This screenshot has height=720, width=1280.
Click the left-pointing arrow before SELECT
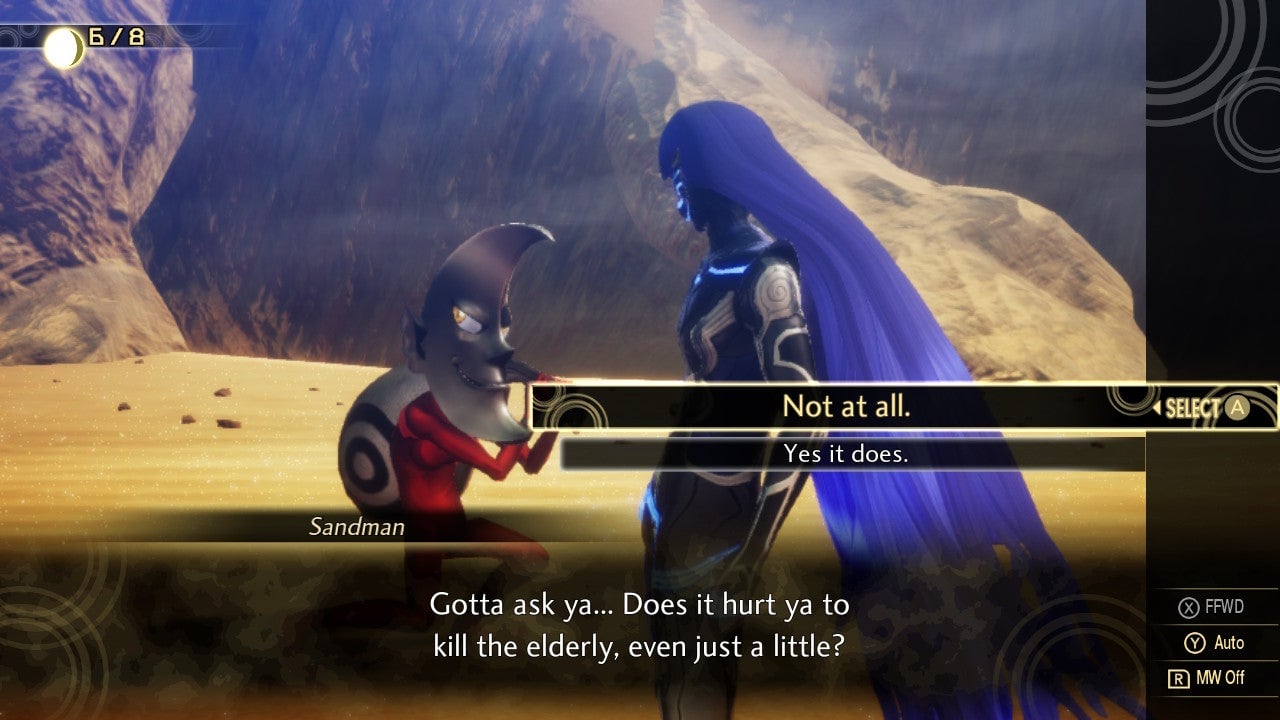tap(1158, 407)
